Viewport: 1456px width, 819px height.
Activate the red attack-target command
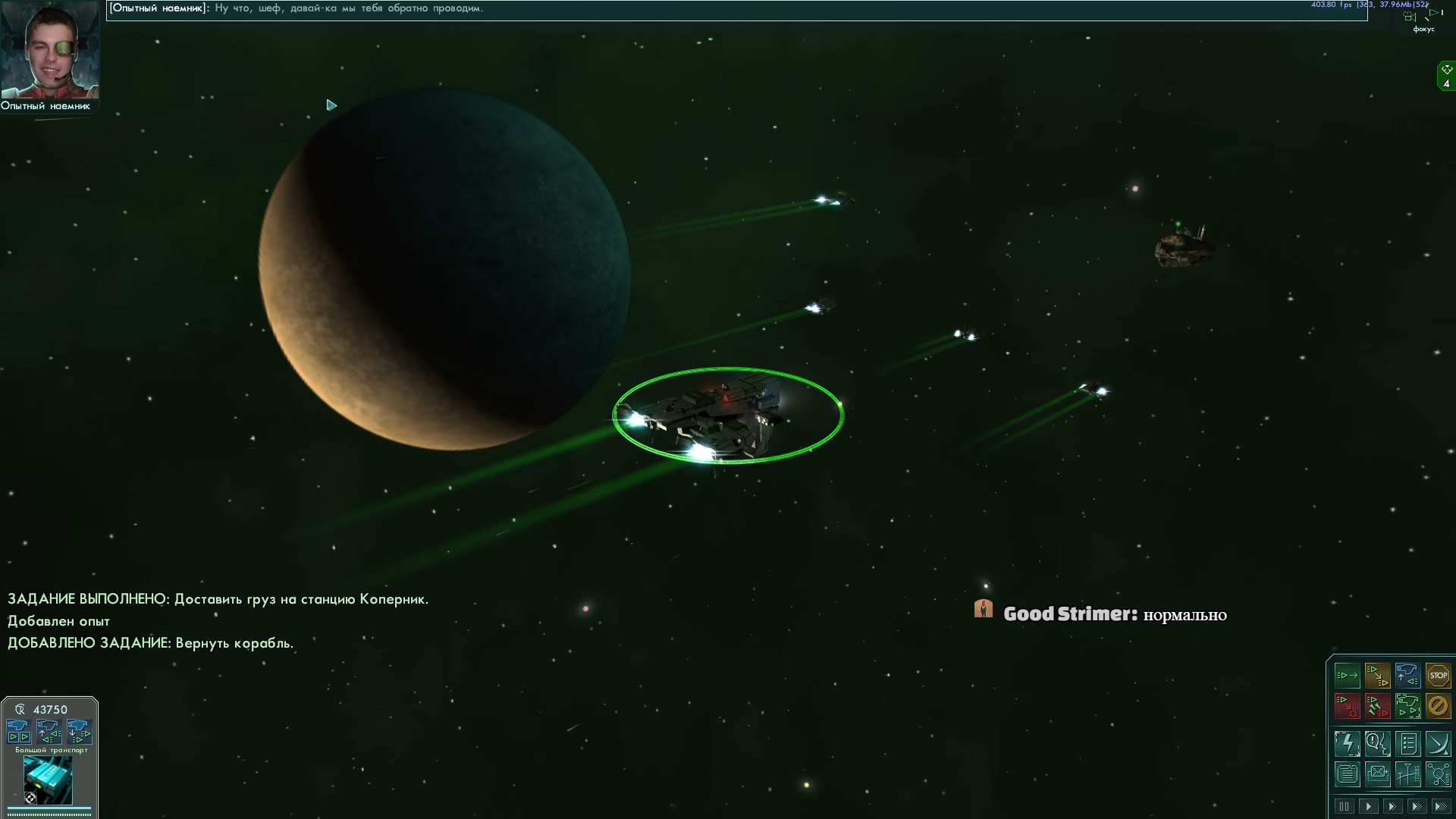(x=1348, y=706)
